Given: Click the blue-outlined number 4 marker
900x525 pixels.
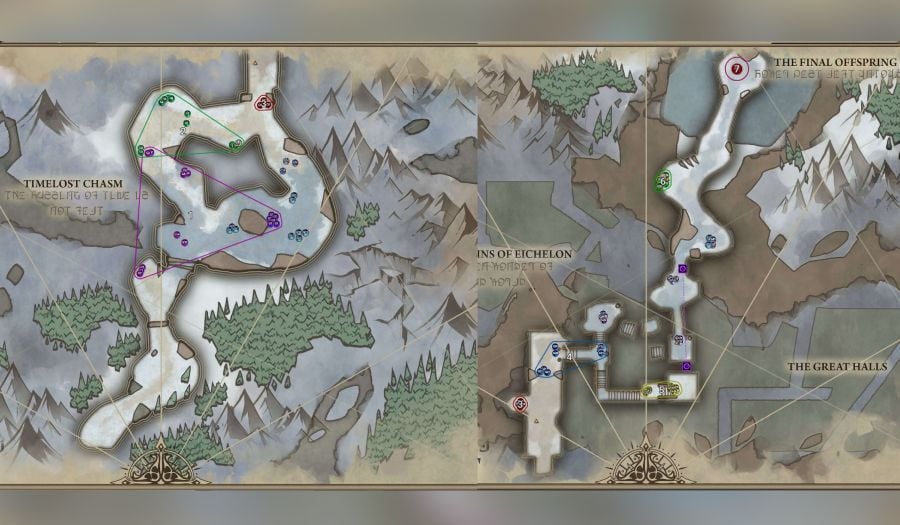Looking at the screenshot, I should coord(571,356).
